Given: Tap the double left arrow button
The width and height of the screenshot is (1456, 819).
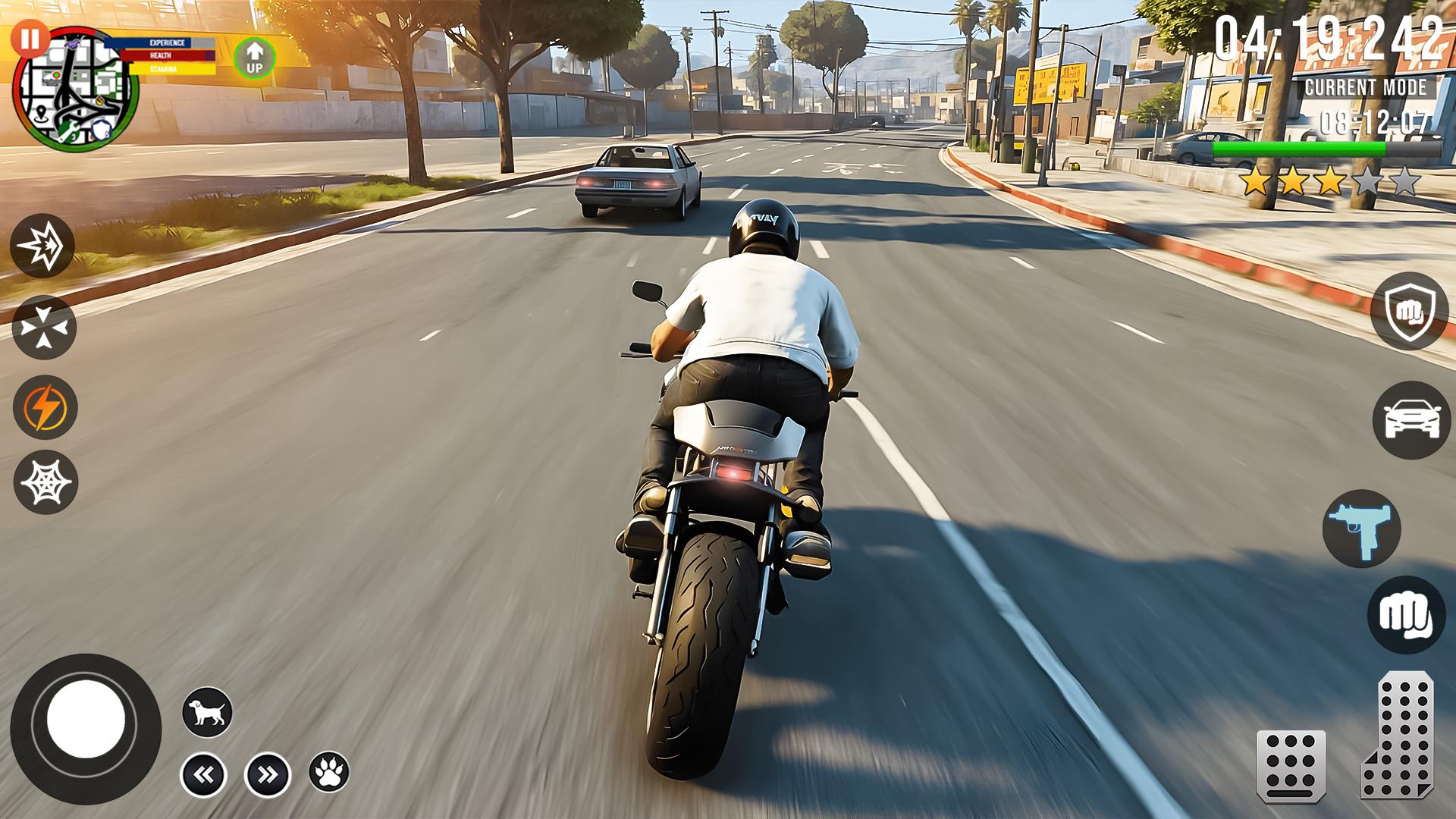Looking at the screenshot, I should (203, 775).
